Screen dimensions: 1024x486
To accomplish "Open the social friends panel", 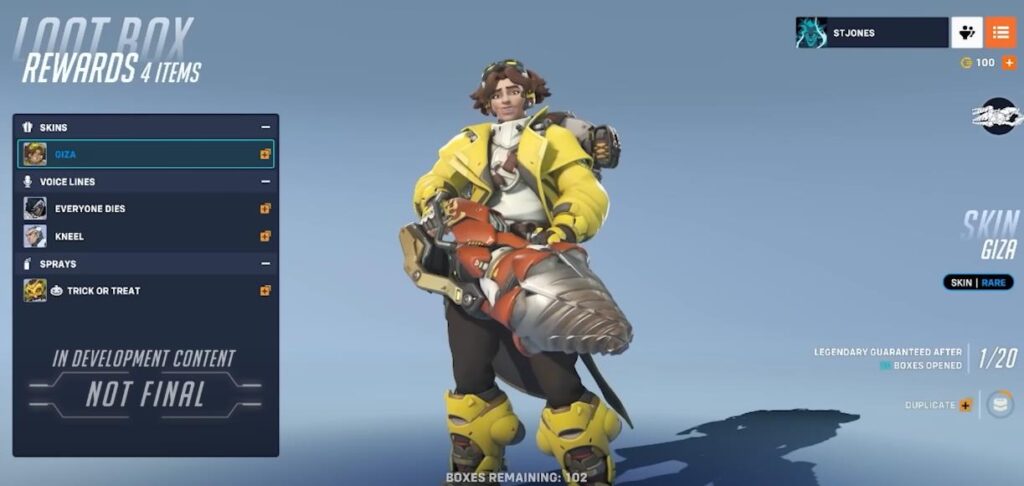I will pyautogui.click(x=966, y=33).
